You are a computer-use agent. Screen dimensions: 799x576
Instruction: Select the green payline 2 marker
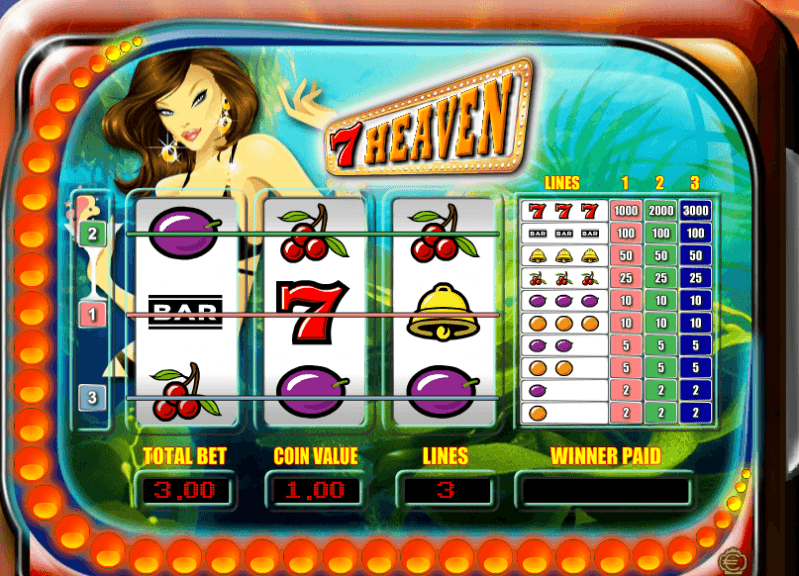tap(92, 234)
